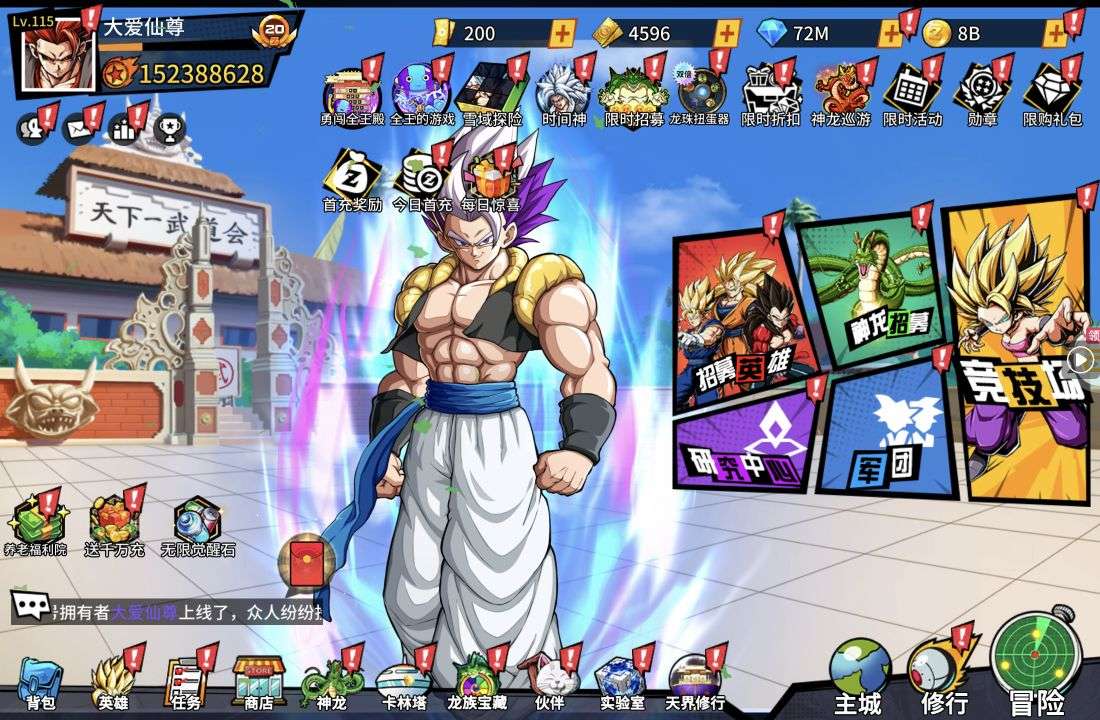1100x720 pixels.
Task: Open 修行 training
Action: point(943,673)
